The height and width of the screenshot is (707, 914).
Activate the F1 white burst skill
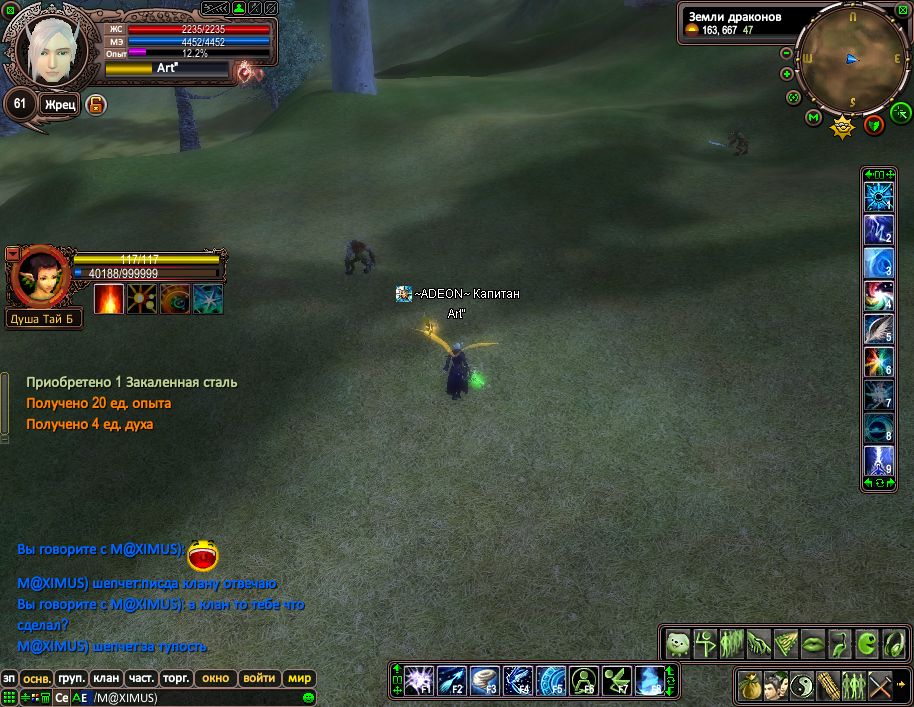coord(418,680)
